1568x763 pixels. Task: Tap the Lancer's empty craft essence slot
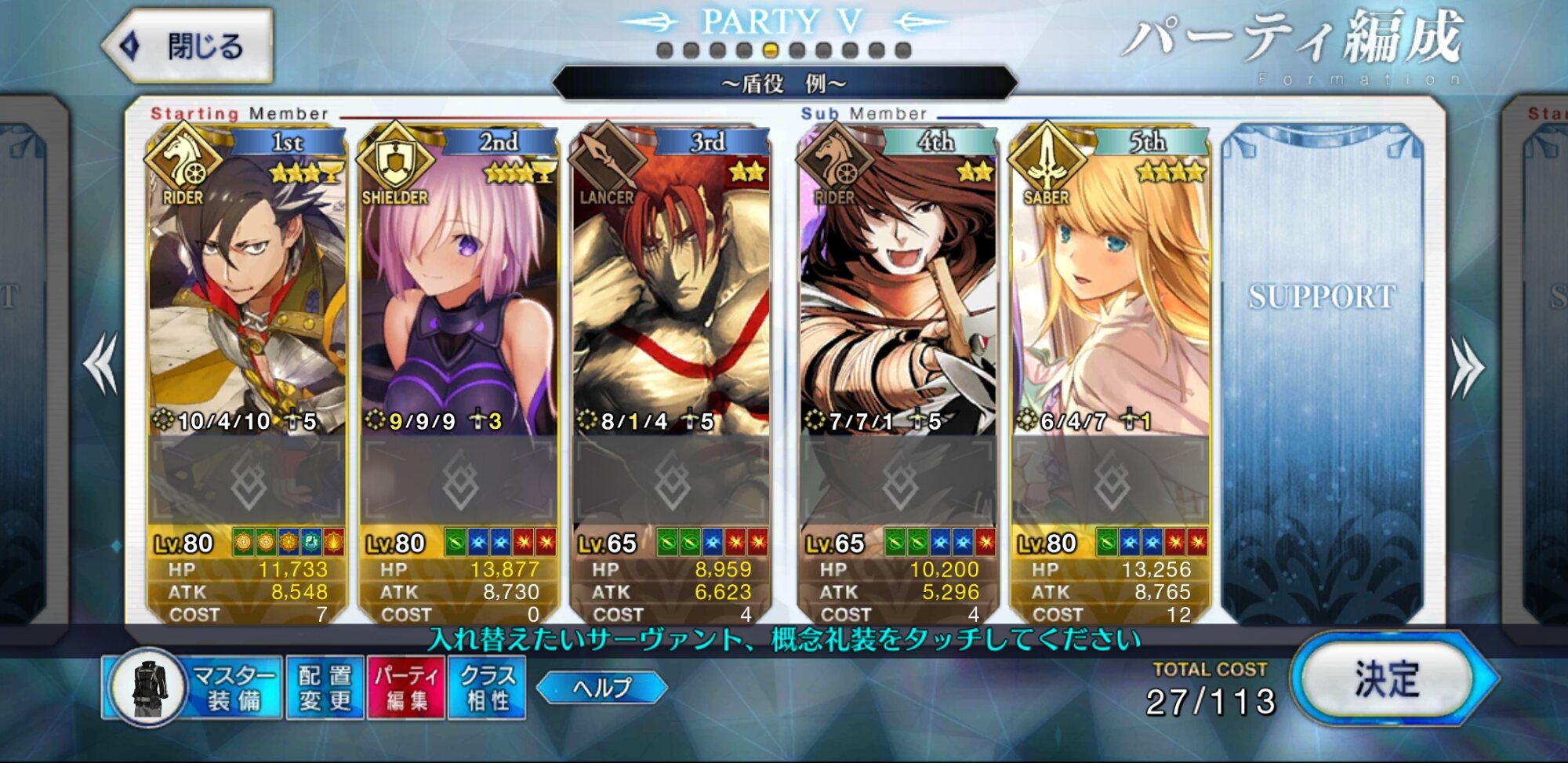[x=670, y=481]
